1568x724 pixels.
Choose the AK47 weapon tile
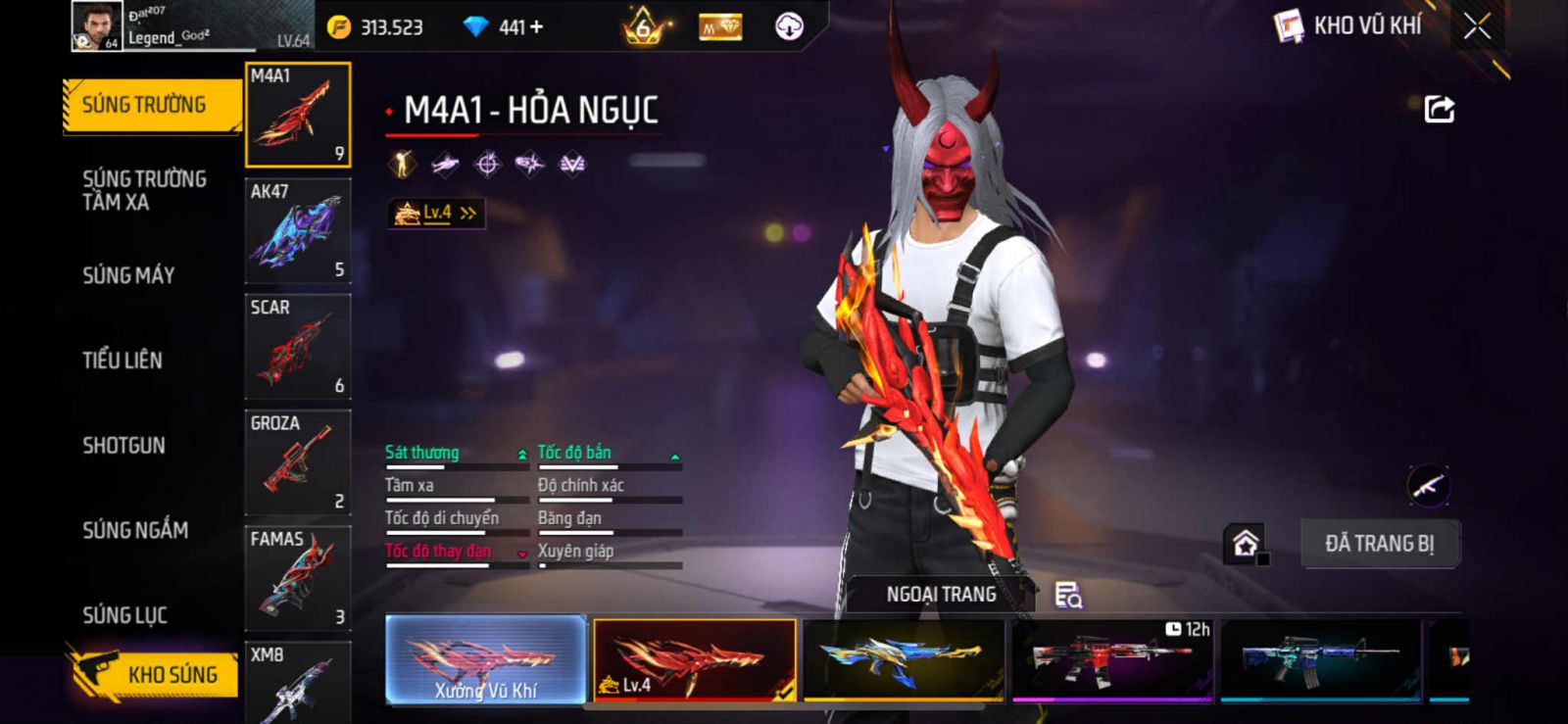(x=298, y=231)
